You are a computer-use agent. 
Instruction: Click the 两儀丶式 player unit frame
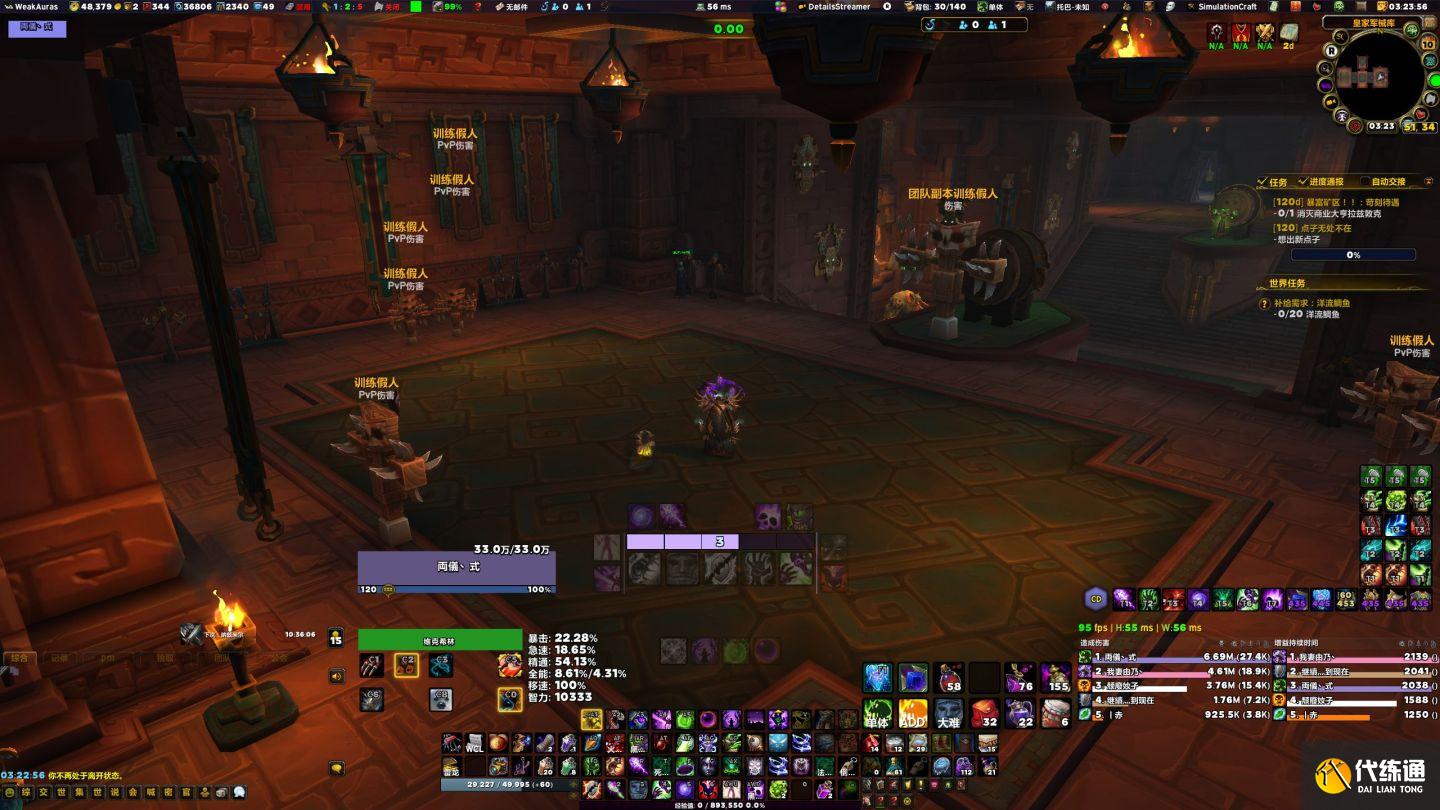coord(457,566)
